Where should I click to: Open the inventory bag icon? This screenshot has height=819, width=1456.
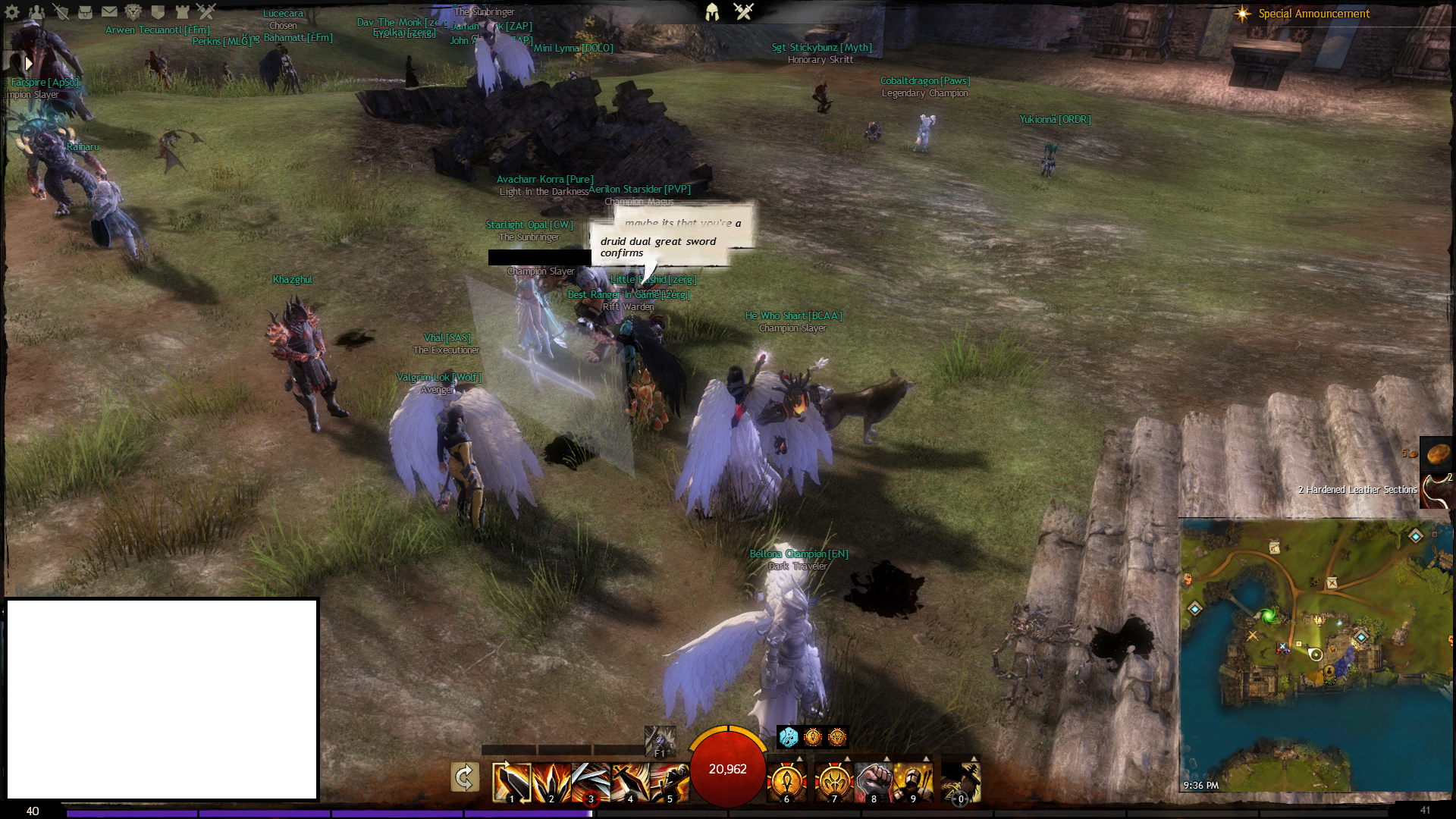click(x=85, y=11)
